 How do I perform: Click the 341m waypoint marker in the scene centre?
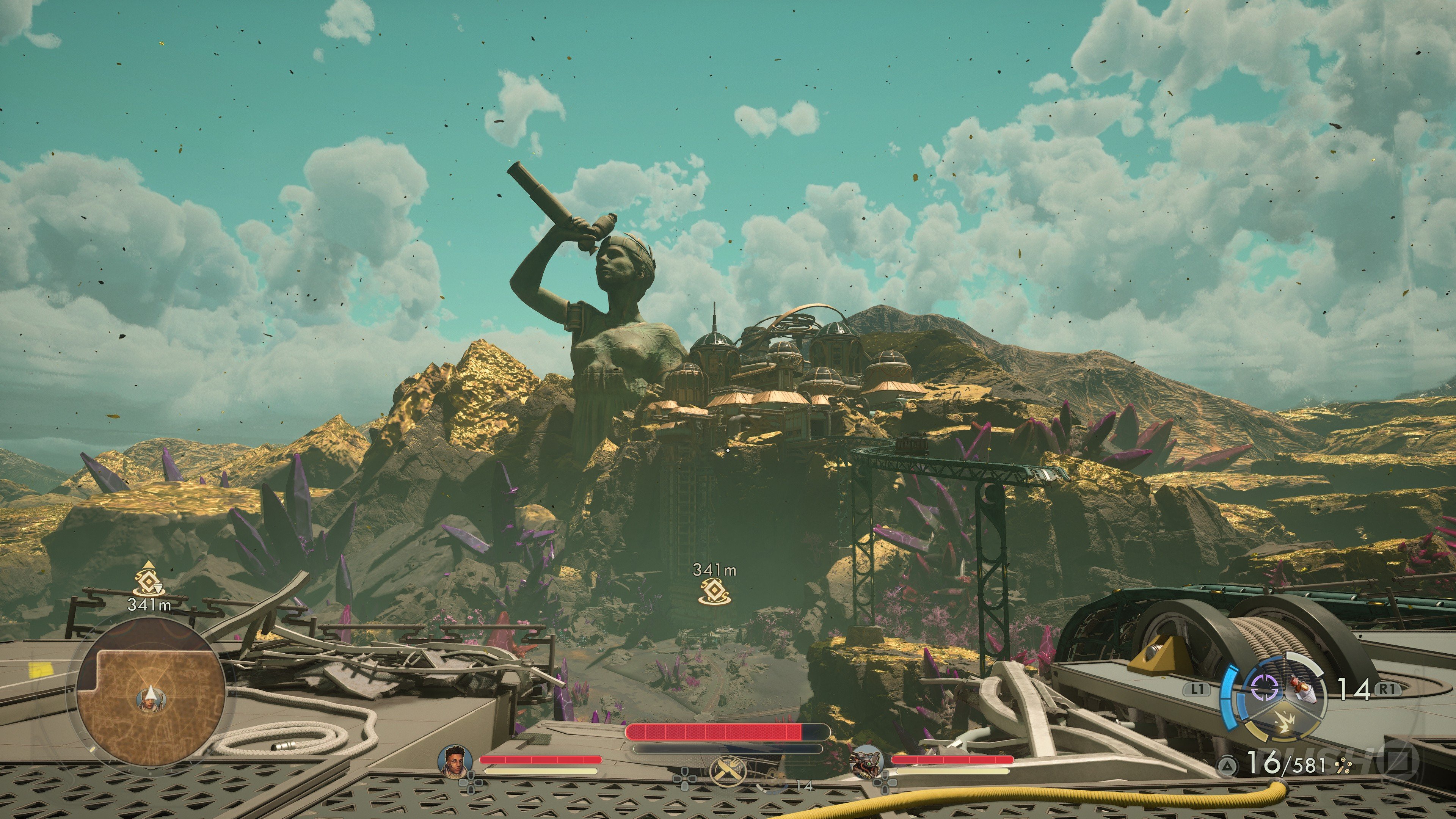(x=714, y=592)
